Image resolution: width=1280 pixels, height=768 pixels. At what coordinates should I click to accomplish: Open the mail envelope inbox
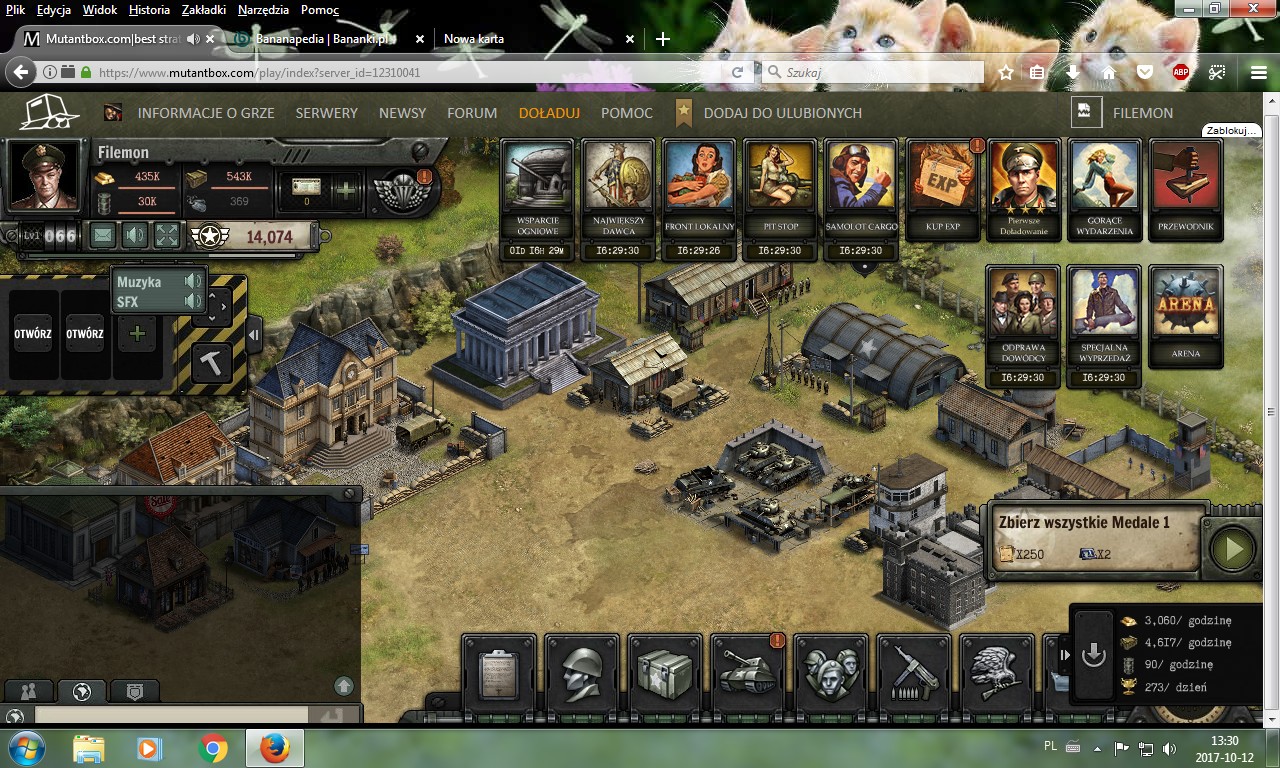(x=103, y=236)
